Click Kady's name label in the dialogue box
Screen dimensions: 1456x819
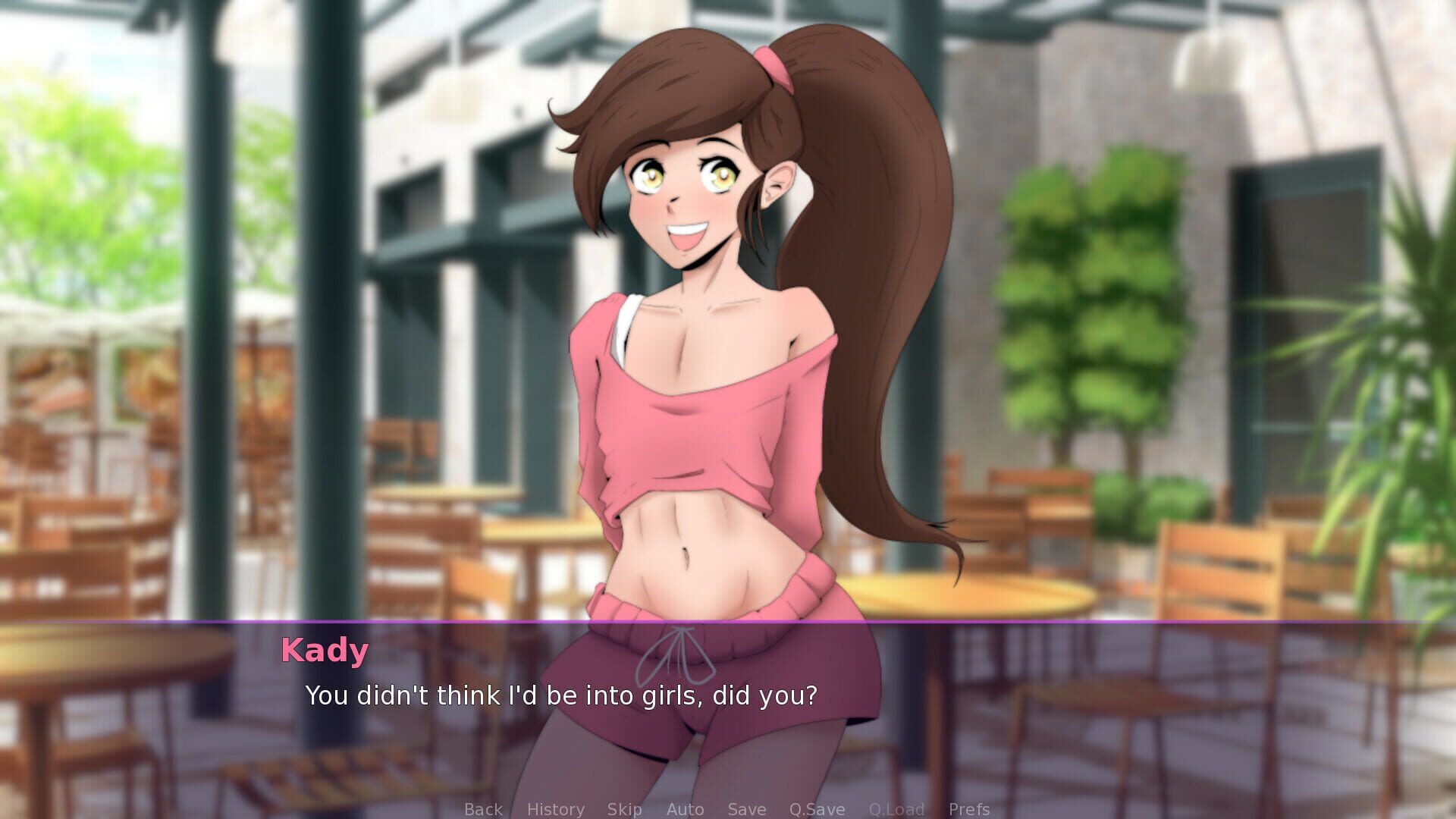tap(325, 649)
